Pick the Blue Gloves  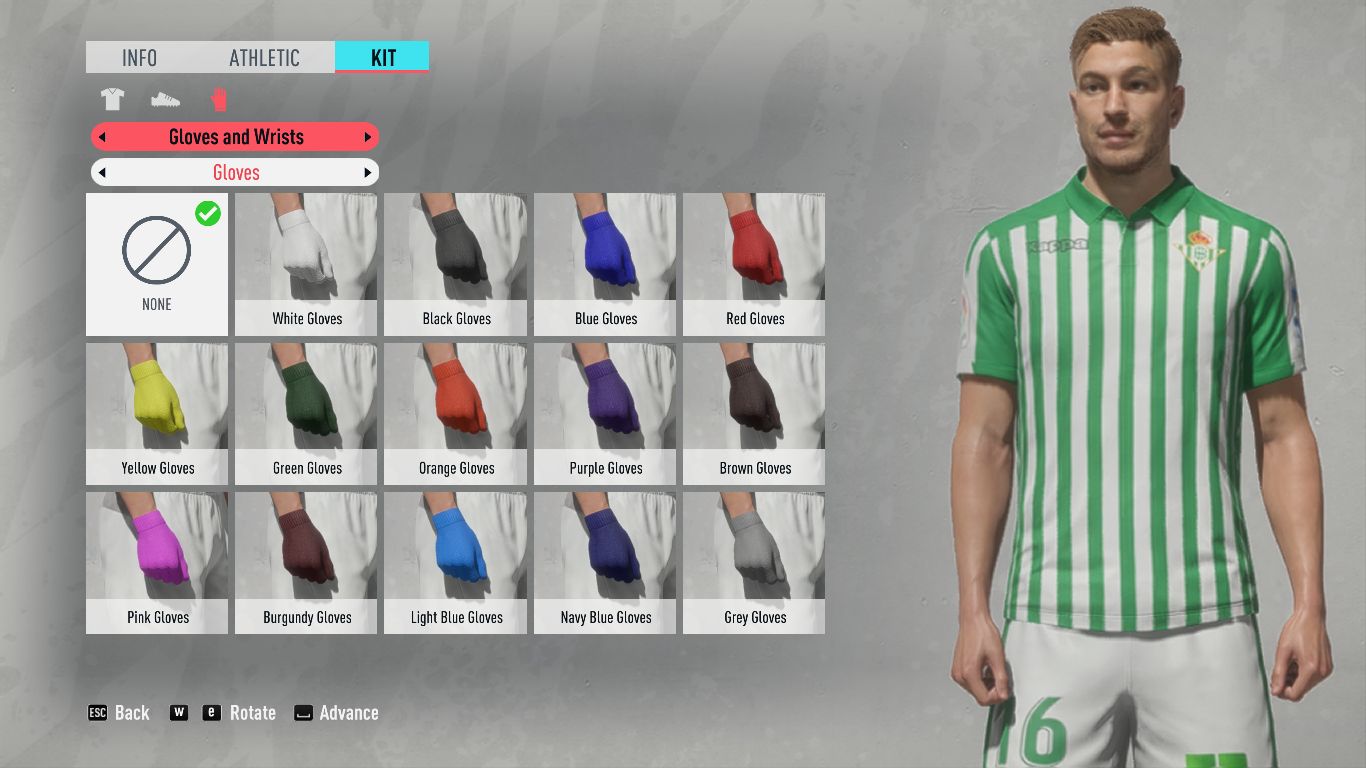(605, 264)
